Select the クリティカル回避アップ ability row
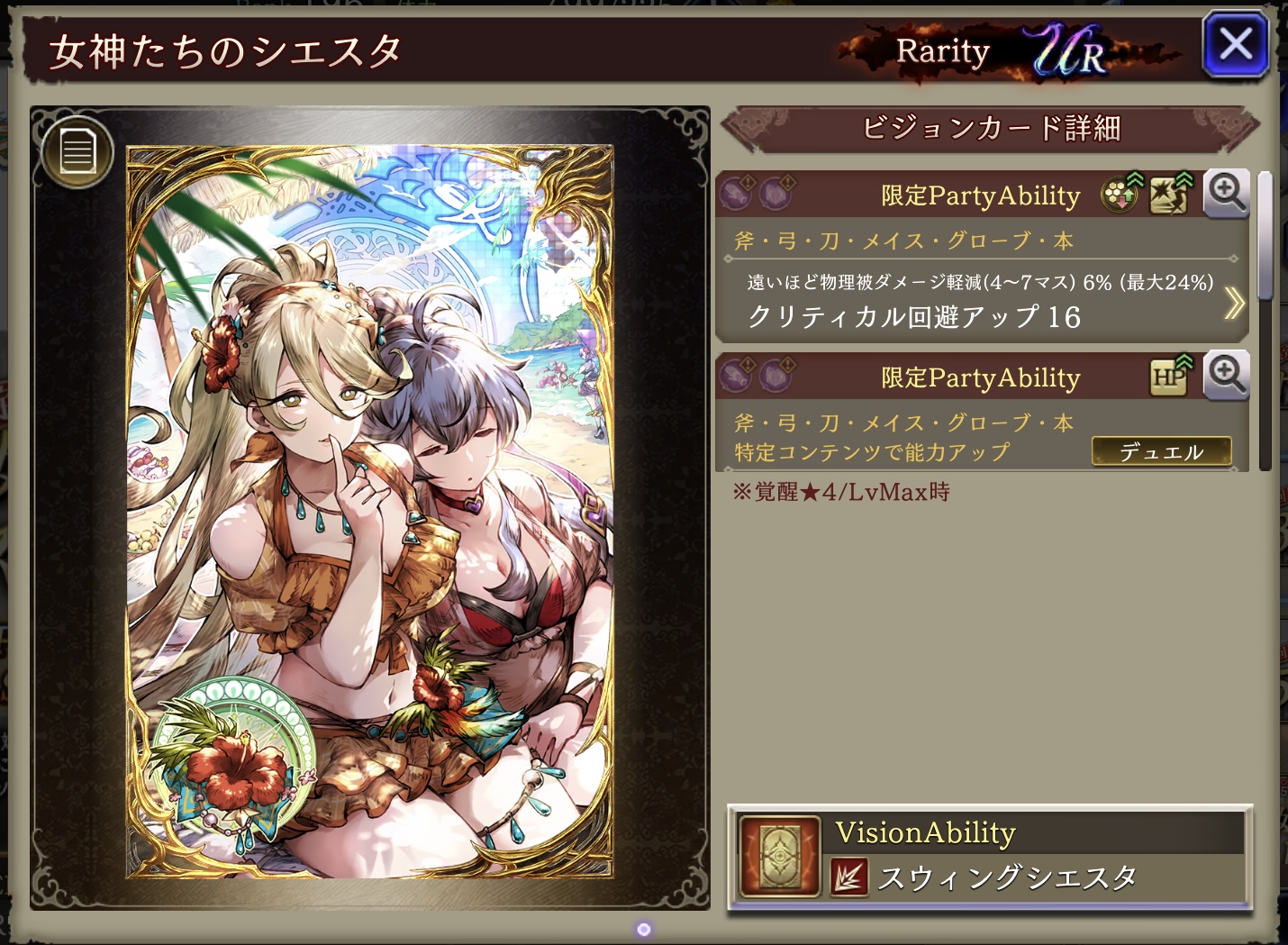This screenshot has height=945, width=1288. [x=914, y=316]
